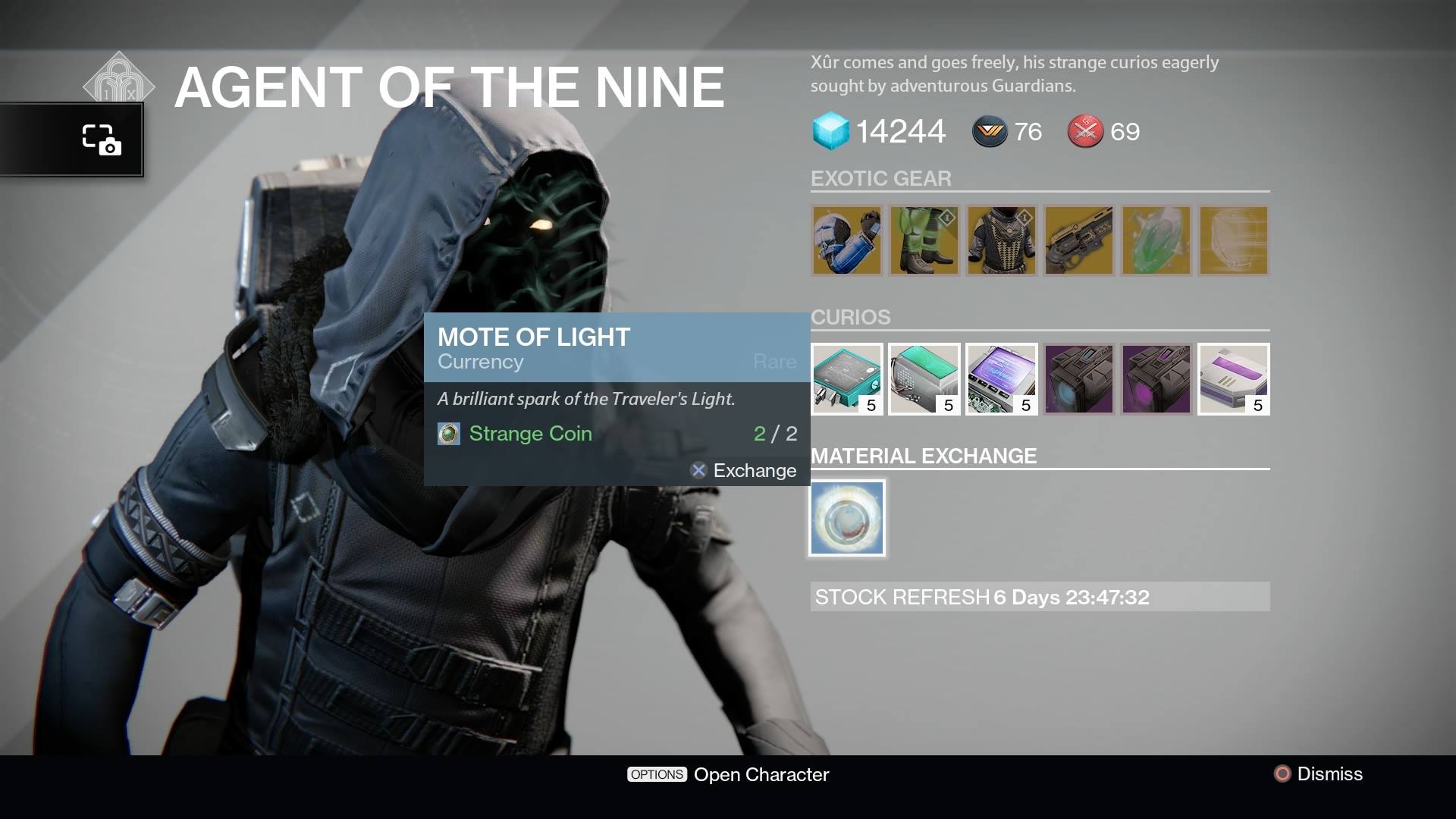Select the faded exotic helmet item

click(1233, 241)
